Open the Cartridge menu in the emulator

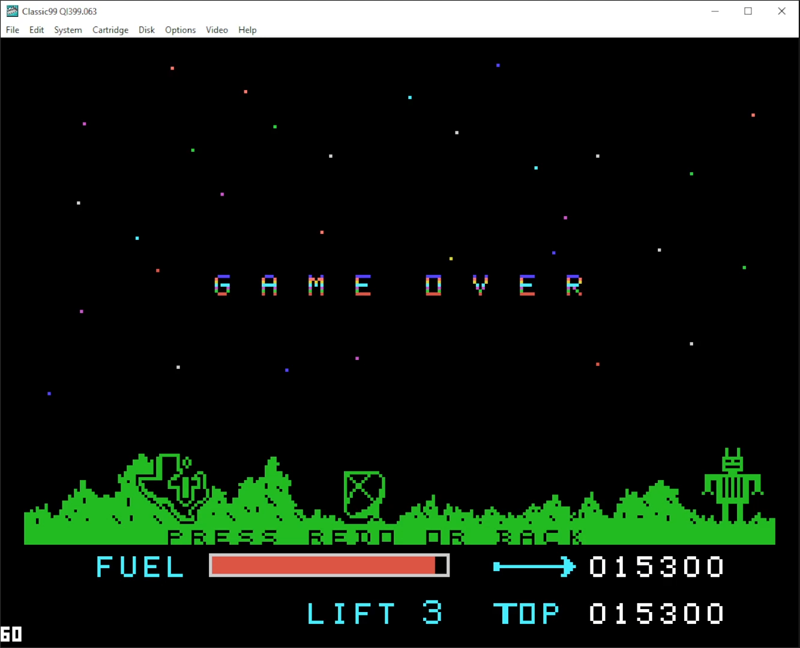click(x=110, y=30)
